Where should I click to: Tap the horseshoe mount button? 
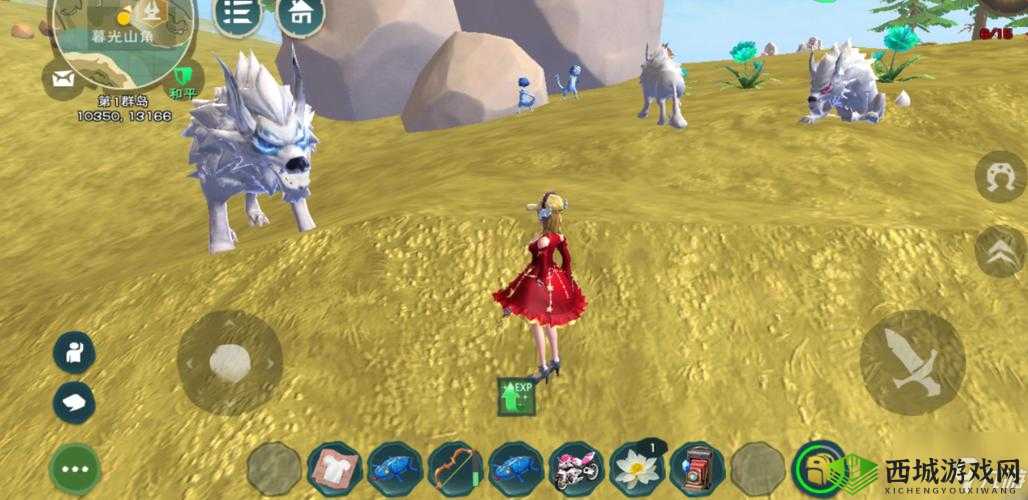click(x=999, y=177)
